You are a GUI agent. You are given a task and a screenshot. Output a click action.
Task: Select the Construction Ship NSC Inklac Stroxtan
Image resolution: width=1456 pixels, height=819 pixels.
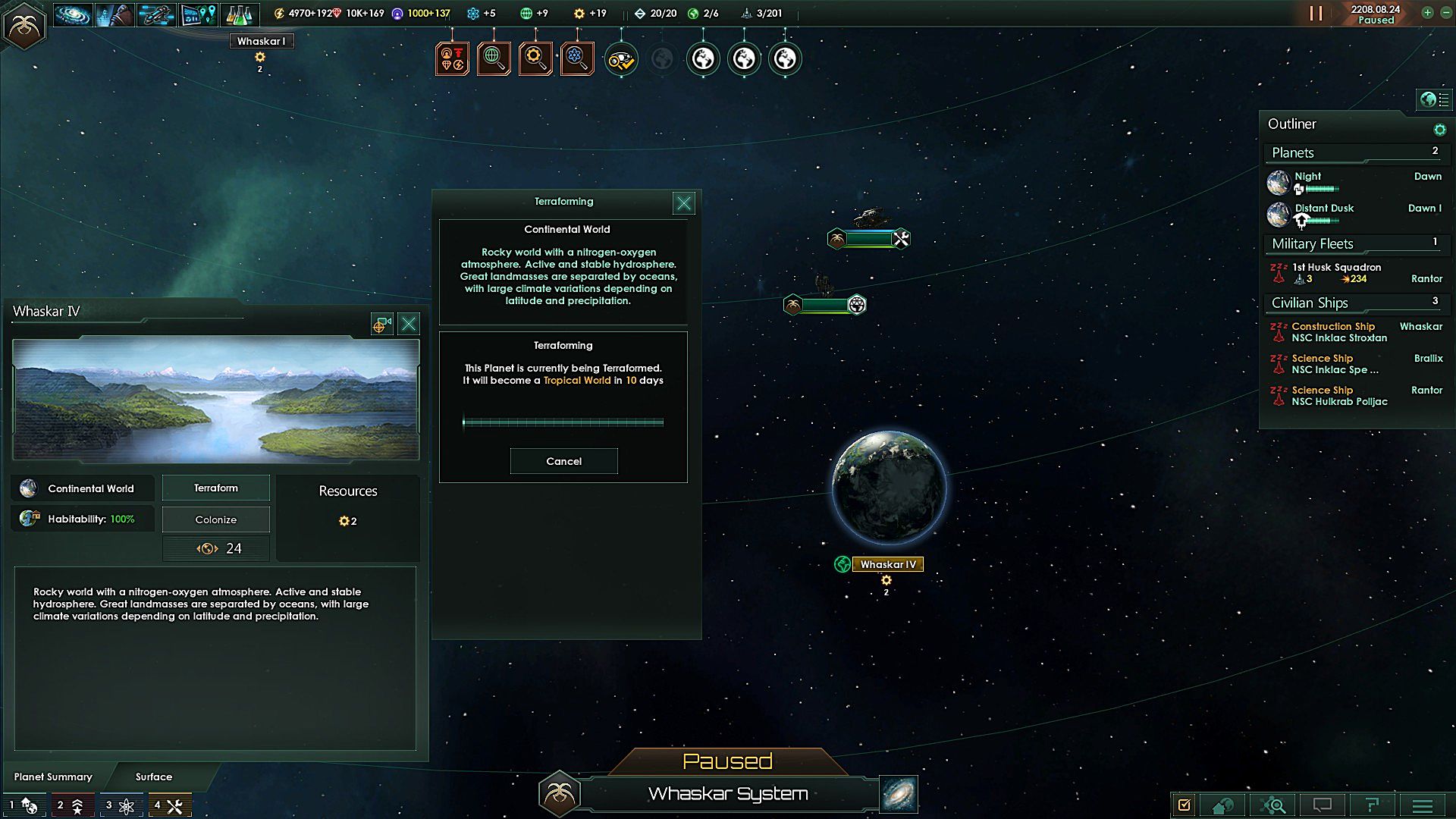point(1339,332)
